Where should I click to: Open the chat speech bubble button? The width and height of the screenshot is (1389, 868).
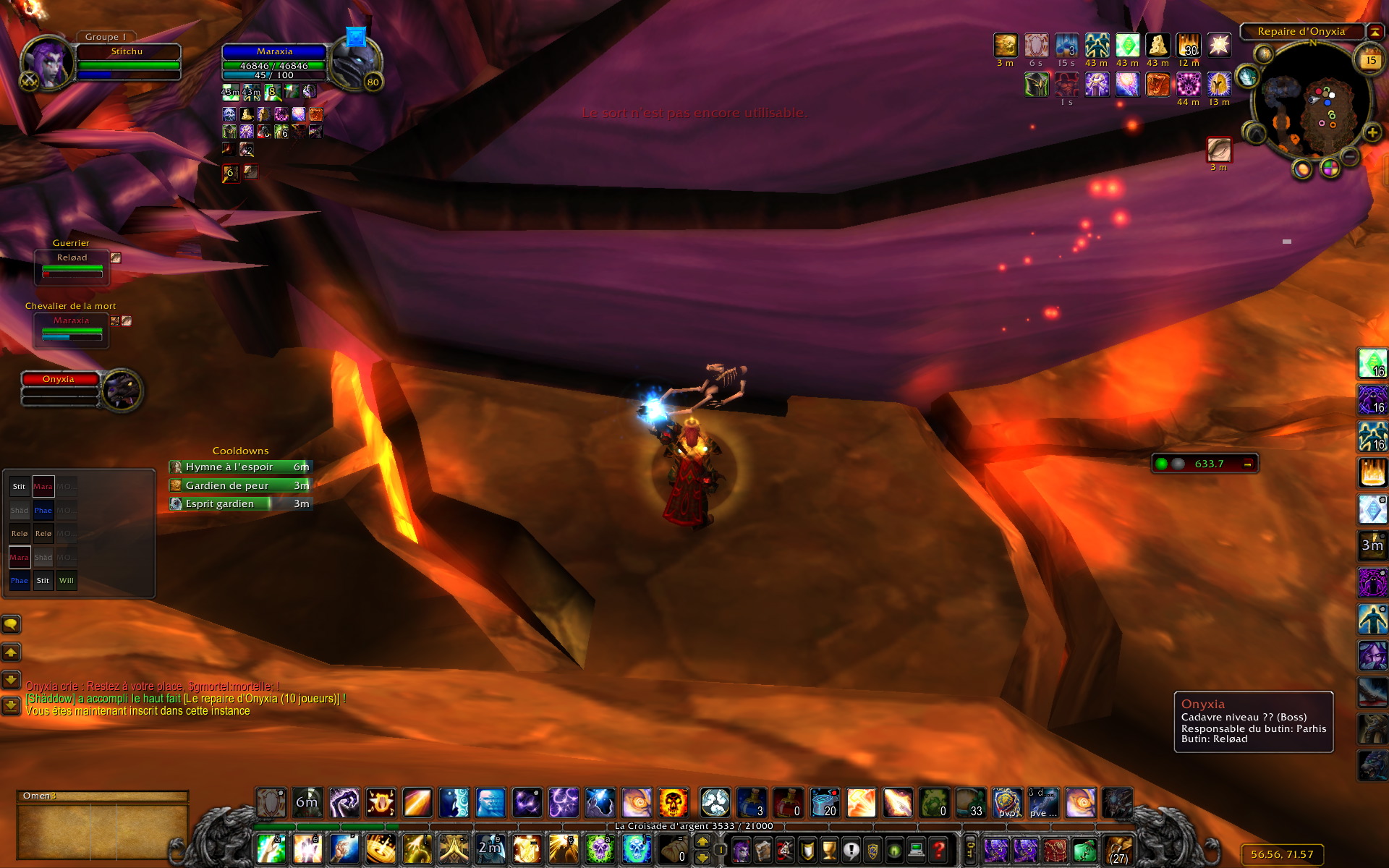[x=11, y=624]
